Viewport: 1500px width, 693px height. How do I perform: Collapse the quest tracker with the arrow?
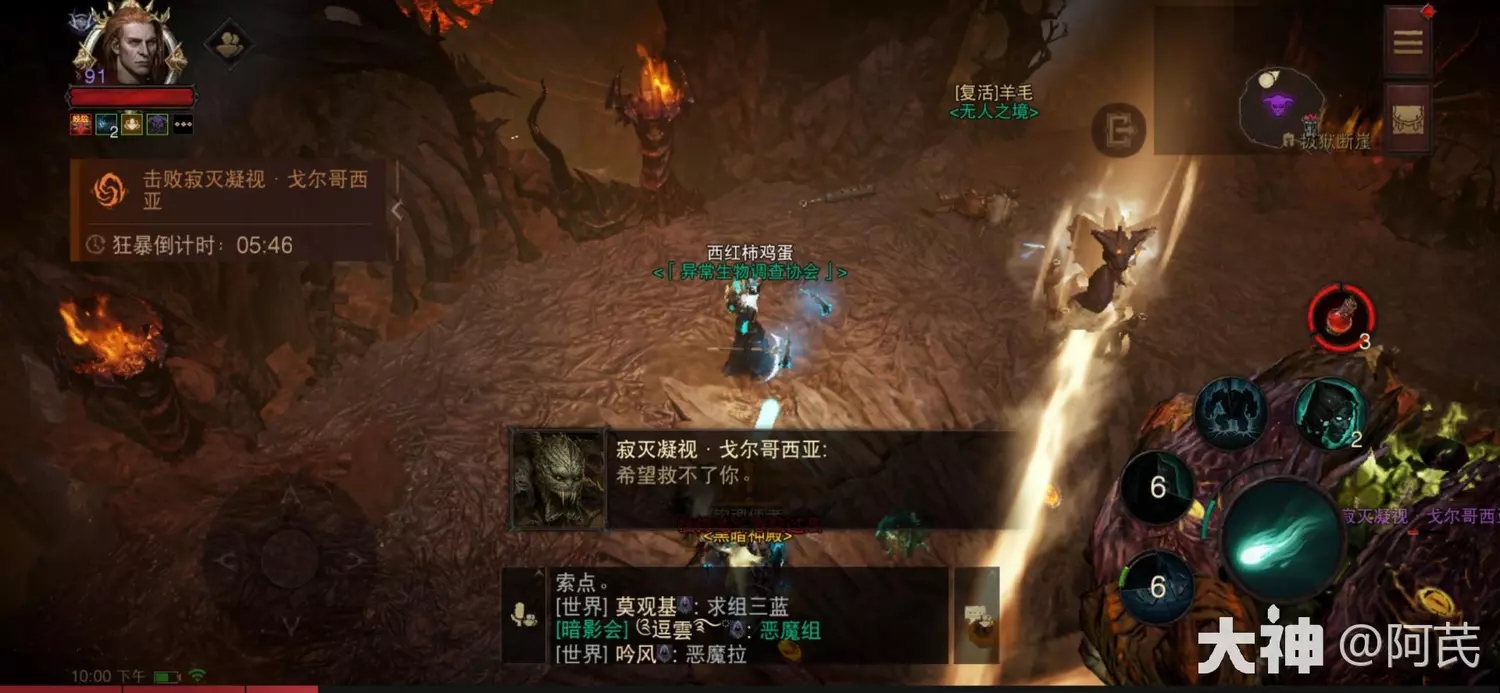tap(396, 211)
